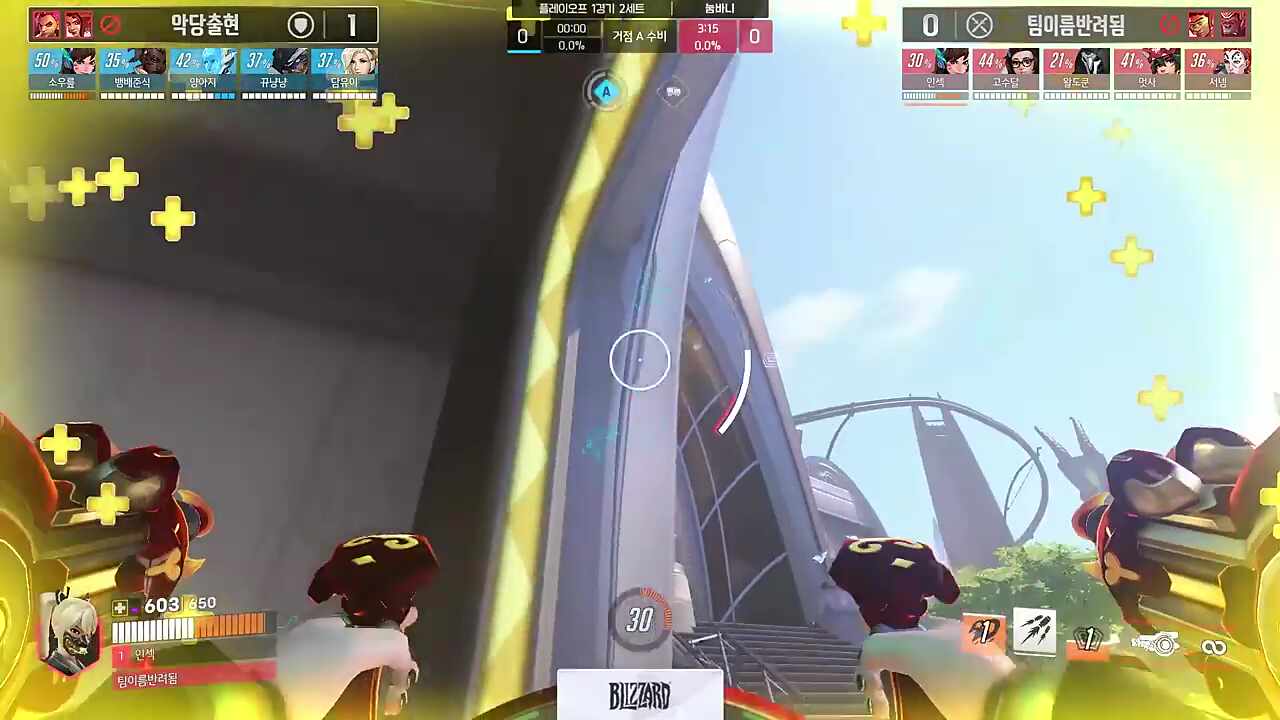1280x720 pixels.
Task: Select player 서넹's hero card
Action: [x=1217, y=72]
